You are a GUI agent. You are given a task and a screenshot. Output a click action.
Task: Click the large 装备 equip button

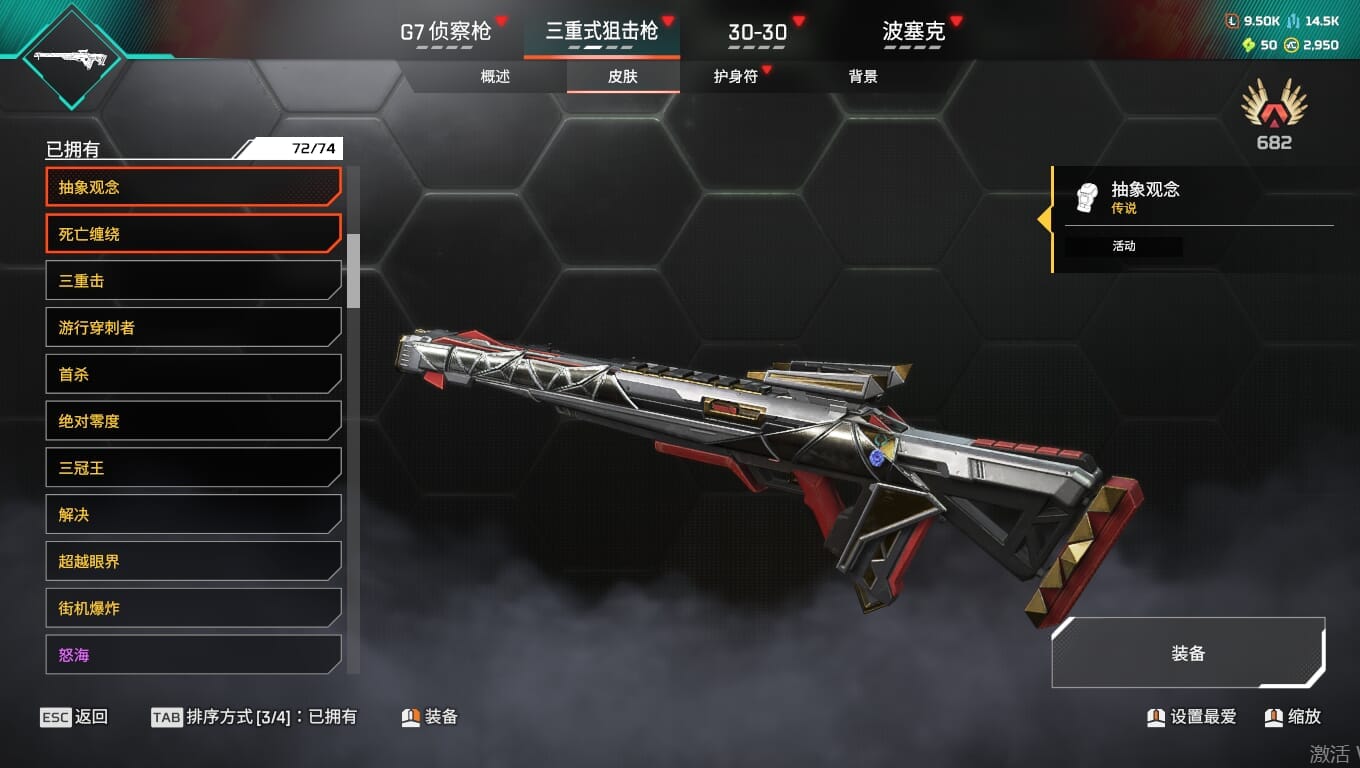1188,653
